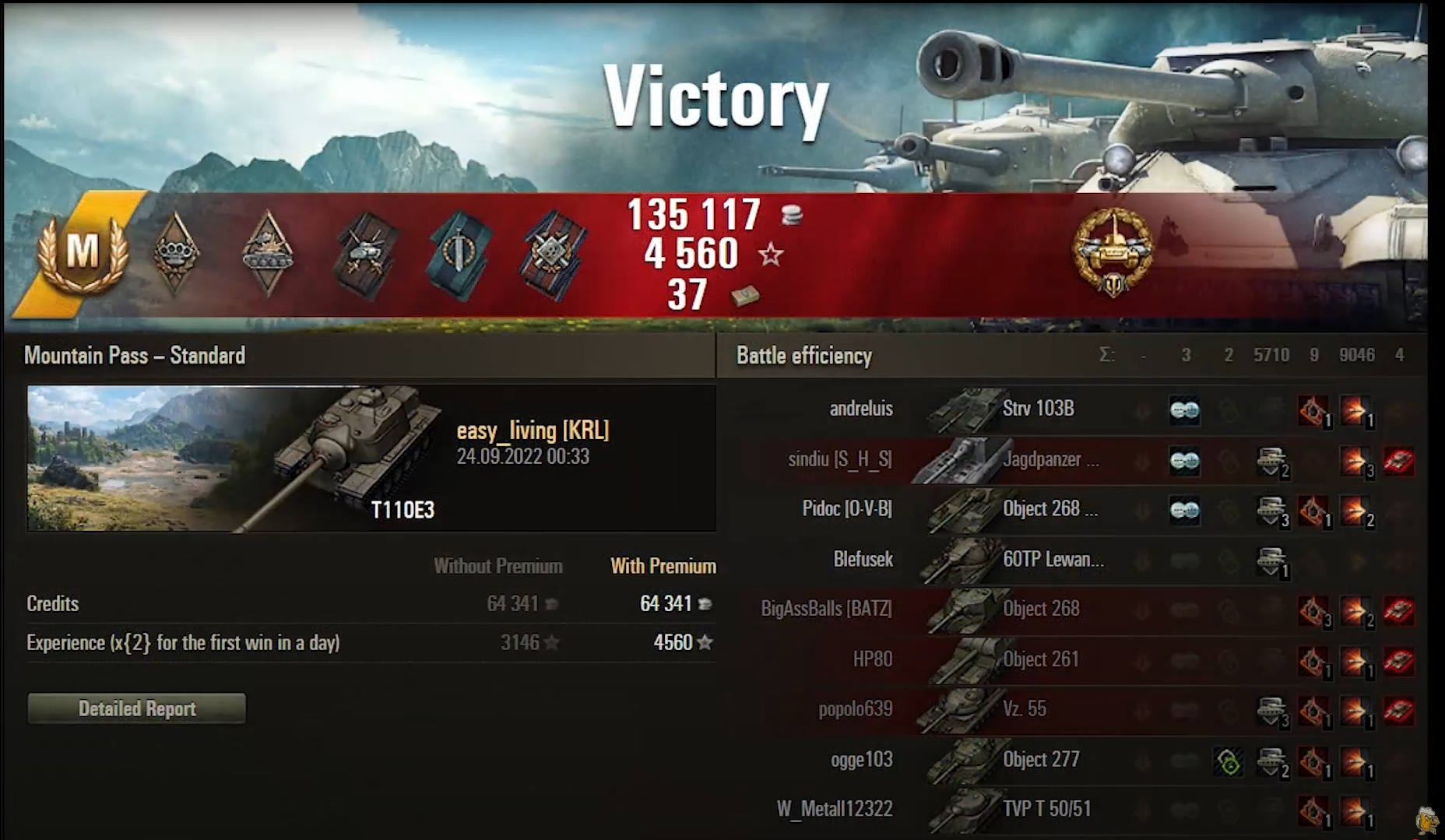Image resolution: width=1445 pixels, height=840 pixels.
Task: Switch to the With Premium column
Action: [663, 566]
